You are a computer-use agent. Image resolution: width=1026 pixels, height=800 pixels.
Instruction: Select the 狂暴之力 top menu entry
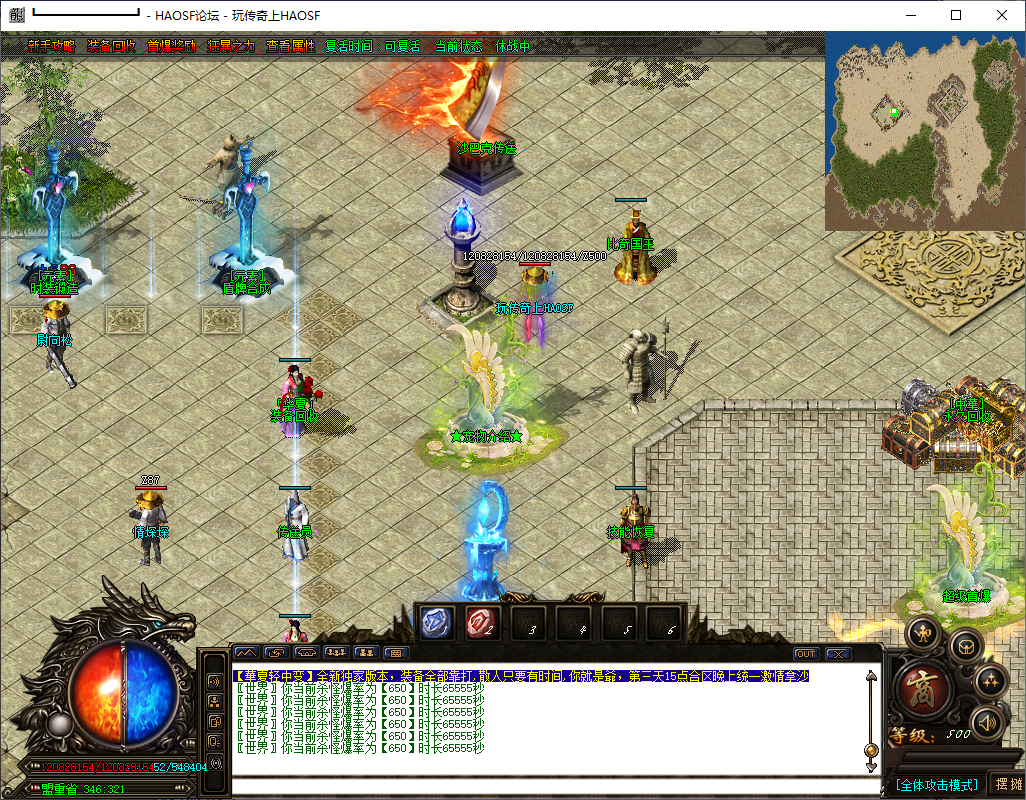click(x=230, y=46)
